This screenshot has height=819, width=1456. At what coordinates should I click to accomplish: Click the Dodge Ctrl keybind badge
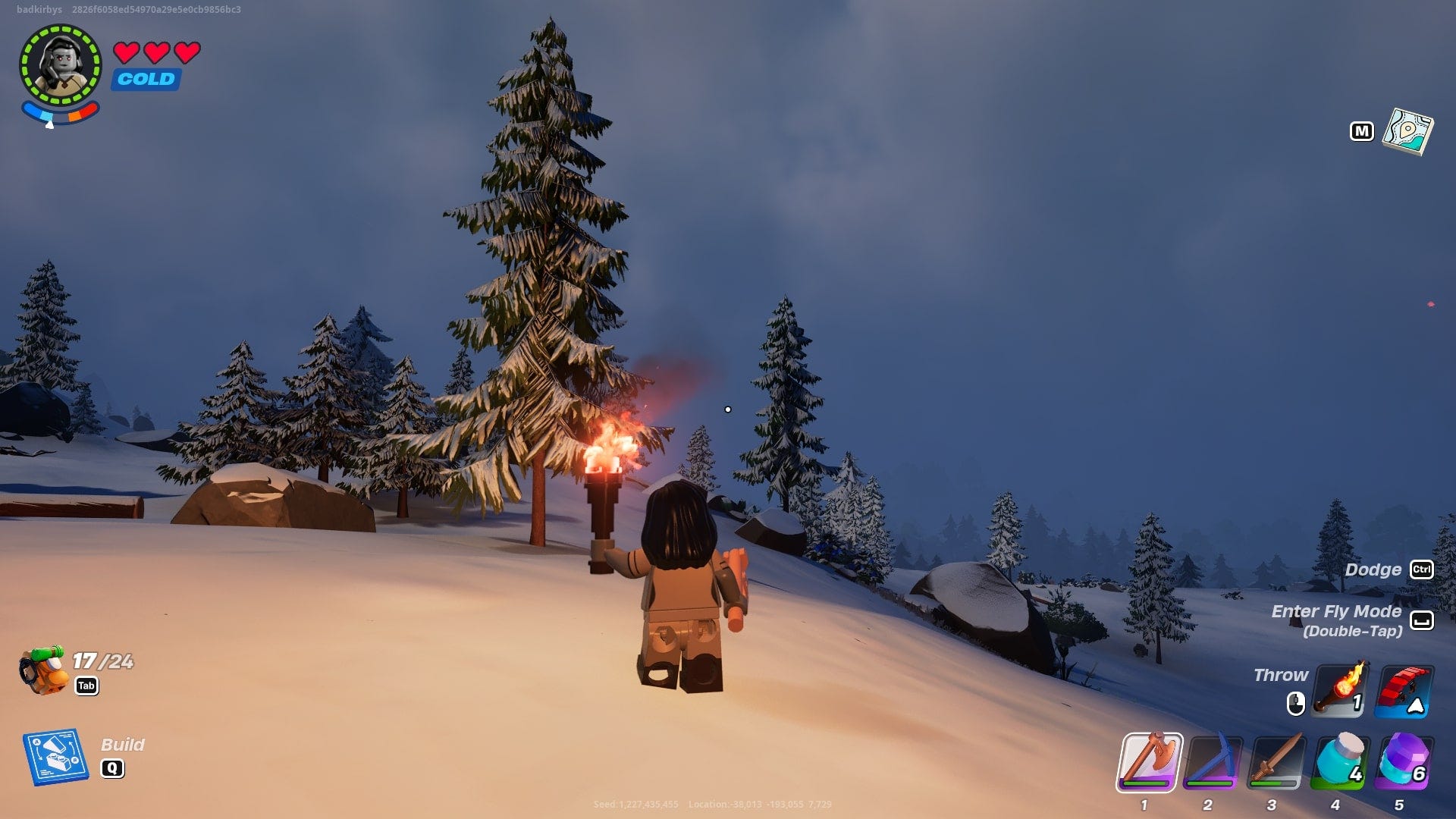(x=1421, y=570)
